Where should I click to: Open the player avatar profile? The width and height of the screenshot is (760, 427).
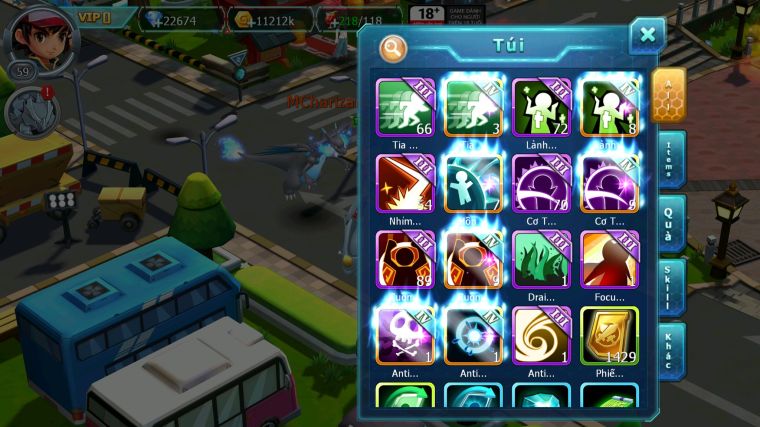pyautogui.click(x=40, y=38)
